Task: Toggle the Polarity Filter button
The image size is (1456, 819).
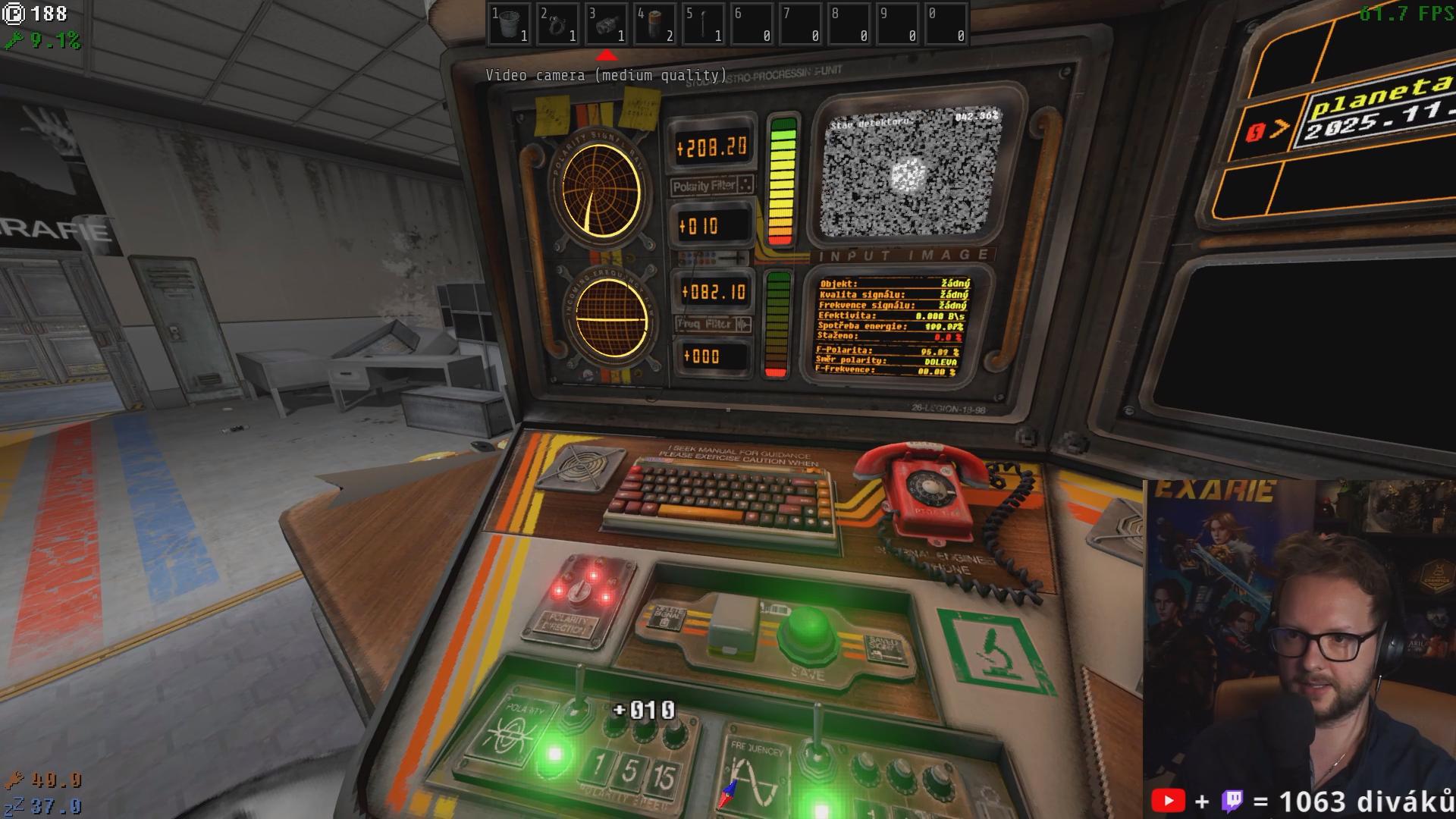Action: point(711,186)
